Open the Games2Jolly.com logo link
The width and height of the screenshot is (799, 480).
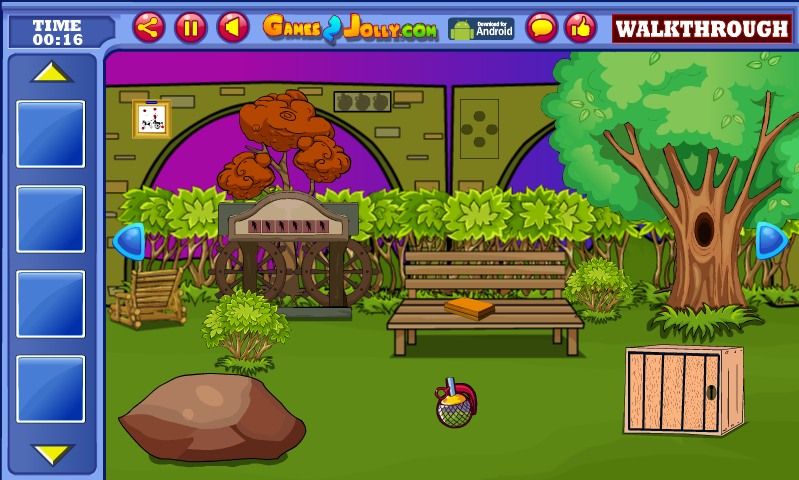pyautogui.click(x=350, y=28)
